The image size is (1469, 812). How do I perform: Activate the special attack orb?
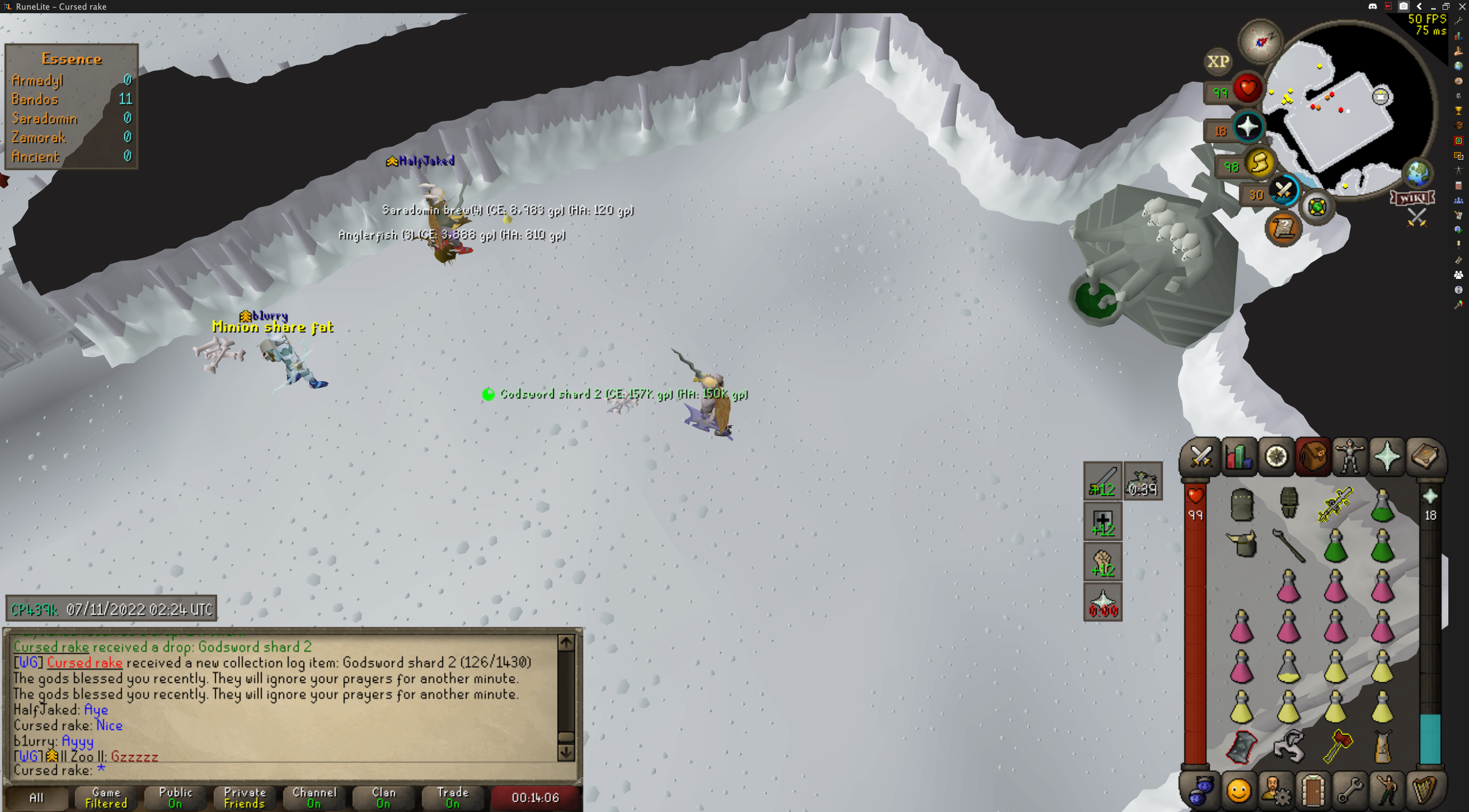coord(1283,190)
